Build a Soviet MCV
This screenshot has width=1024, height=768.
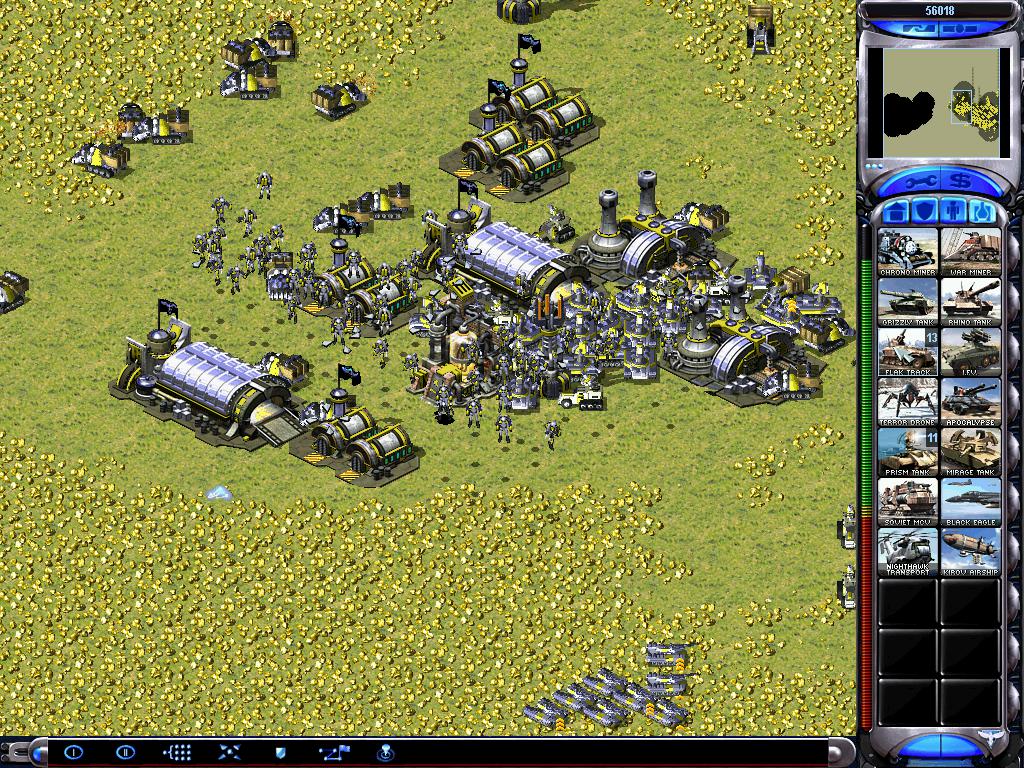[908, 501]
